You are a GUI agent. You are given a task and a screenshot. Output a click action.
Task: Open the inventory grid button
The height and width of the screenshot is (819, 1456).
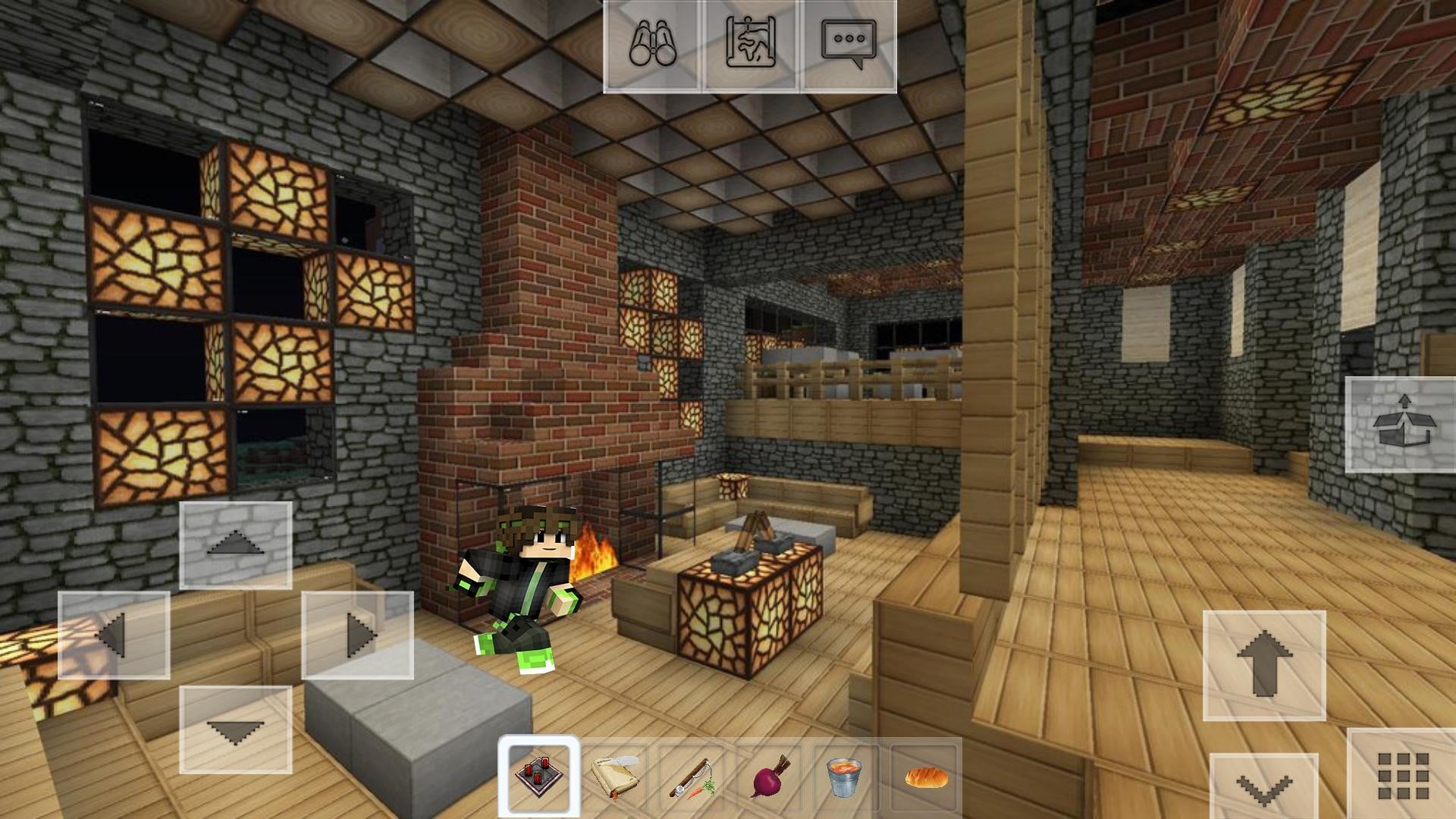(1402, 775)
